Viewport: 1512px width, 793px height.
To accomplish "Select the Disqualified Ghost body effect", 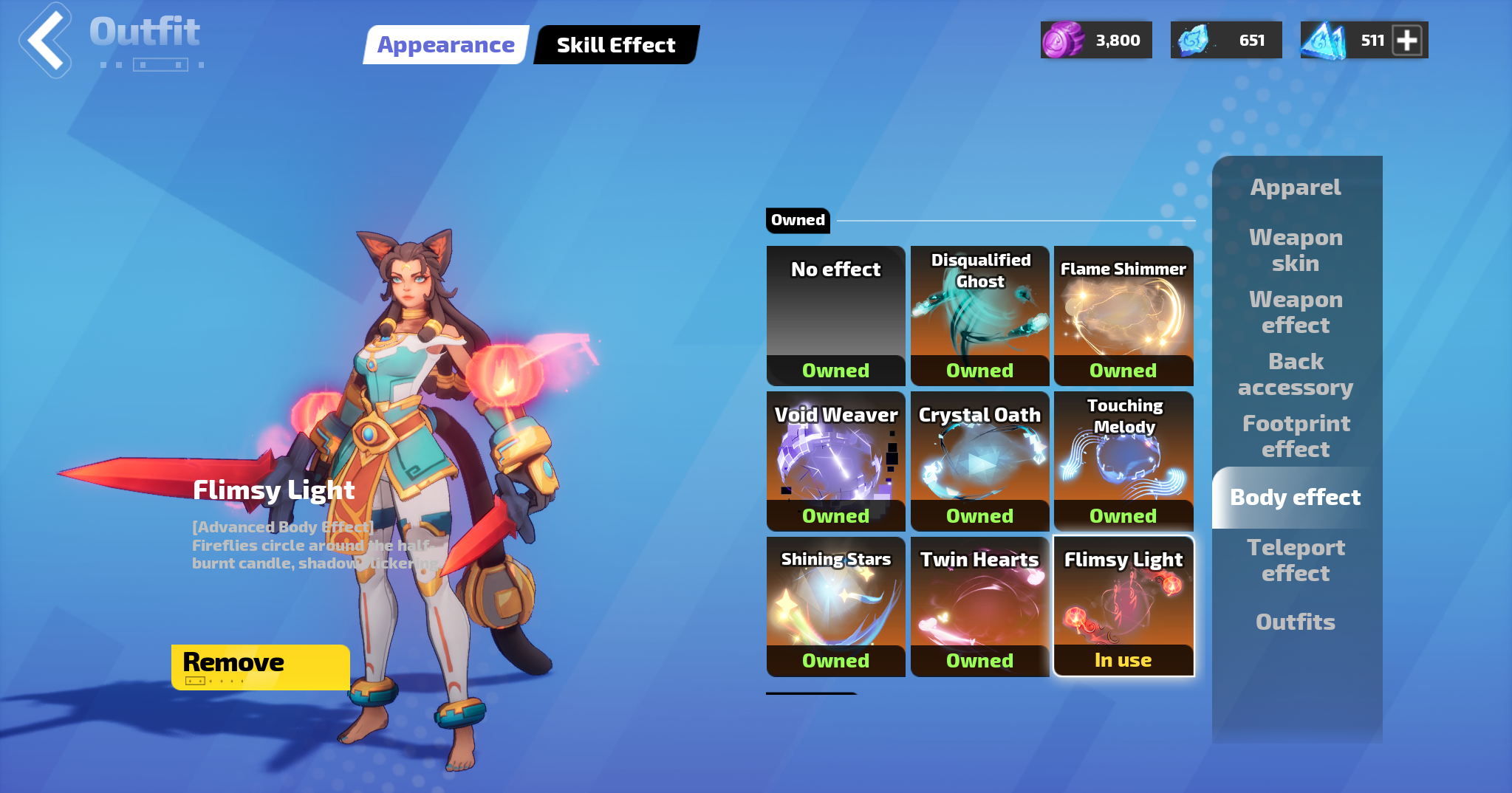I will [979, 315].
